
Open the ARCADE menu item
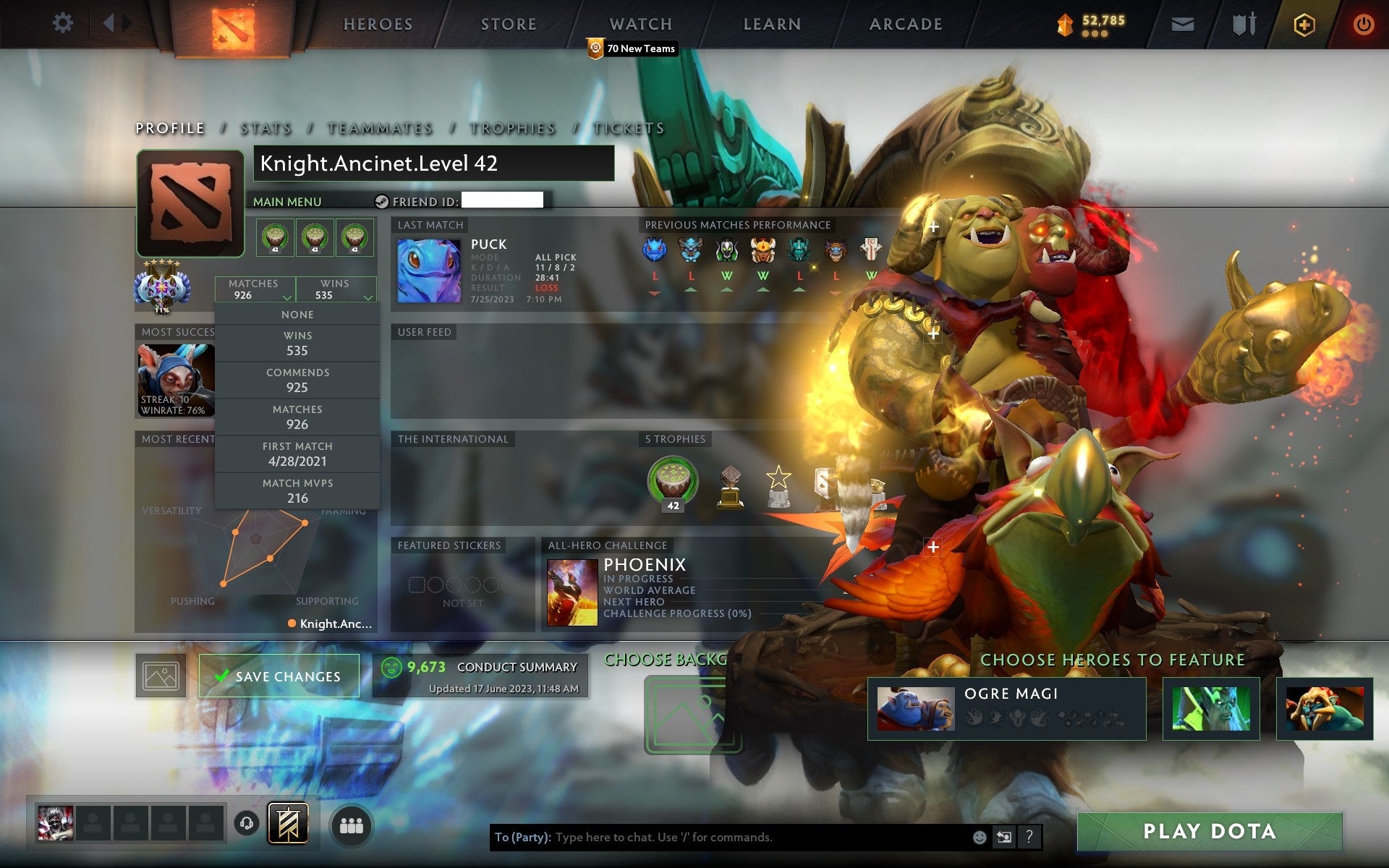click(905, 23)
